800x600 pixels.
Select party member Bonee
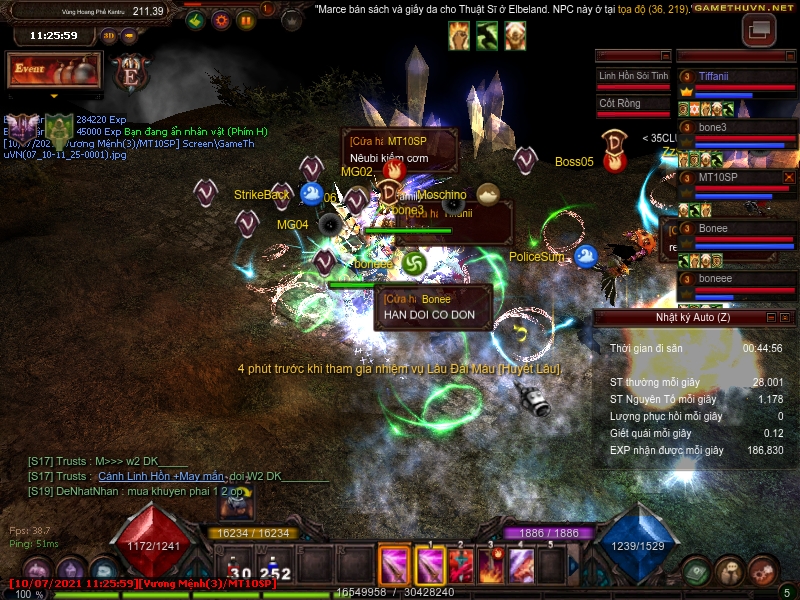point(713,228)
